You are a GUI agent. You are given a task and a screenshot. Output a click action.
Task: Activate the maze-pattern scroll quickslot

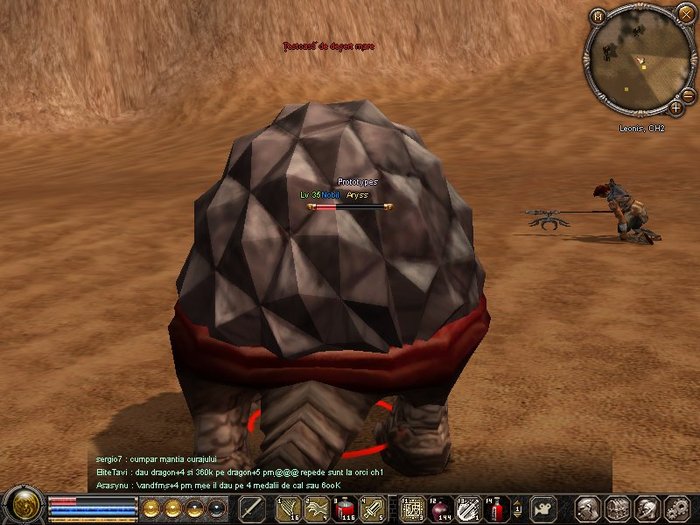[x=413, y=508]
